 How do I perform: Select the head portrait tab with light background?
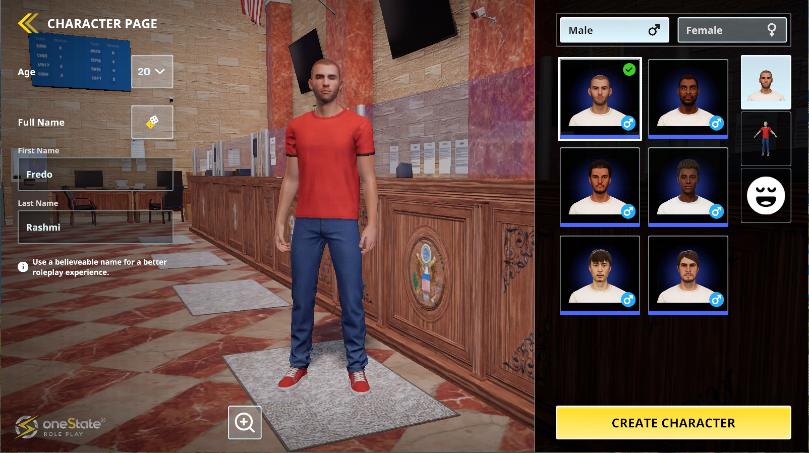click(766, 82)
